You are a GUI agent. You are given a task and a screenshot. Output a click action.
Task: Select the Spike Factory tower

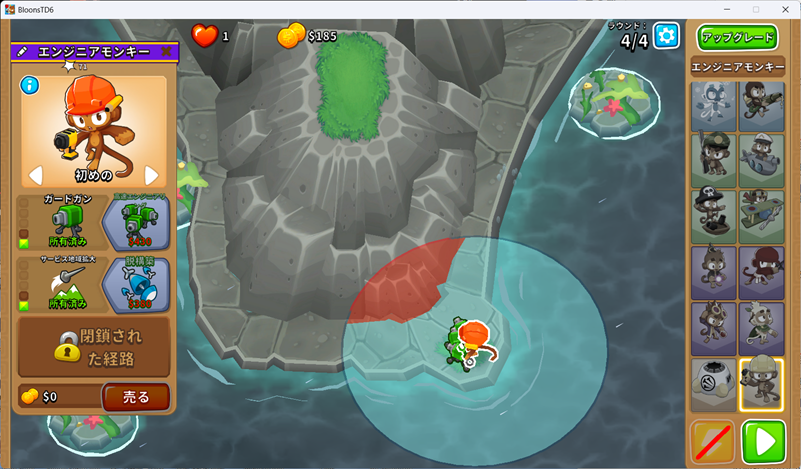[714, 385]
